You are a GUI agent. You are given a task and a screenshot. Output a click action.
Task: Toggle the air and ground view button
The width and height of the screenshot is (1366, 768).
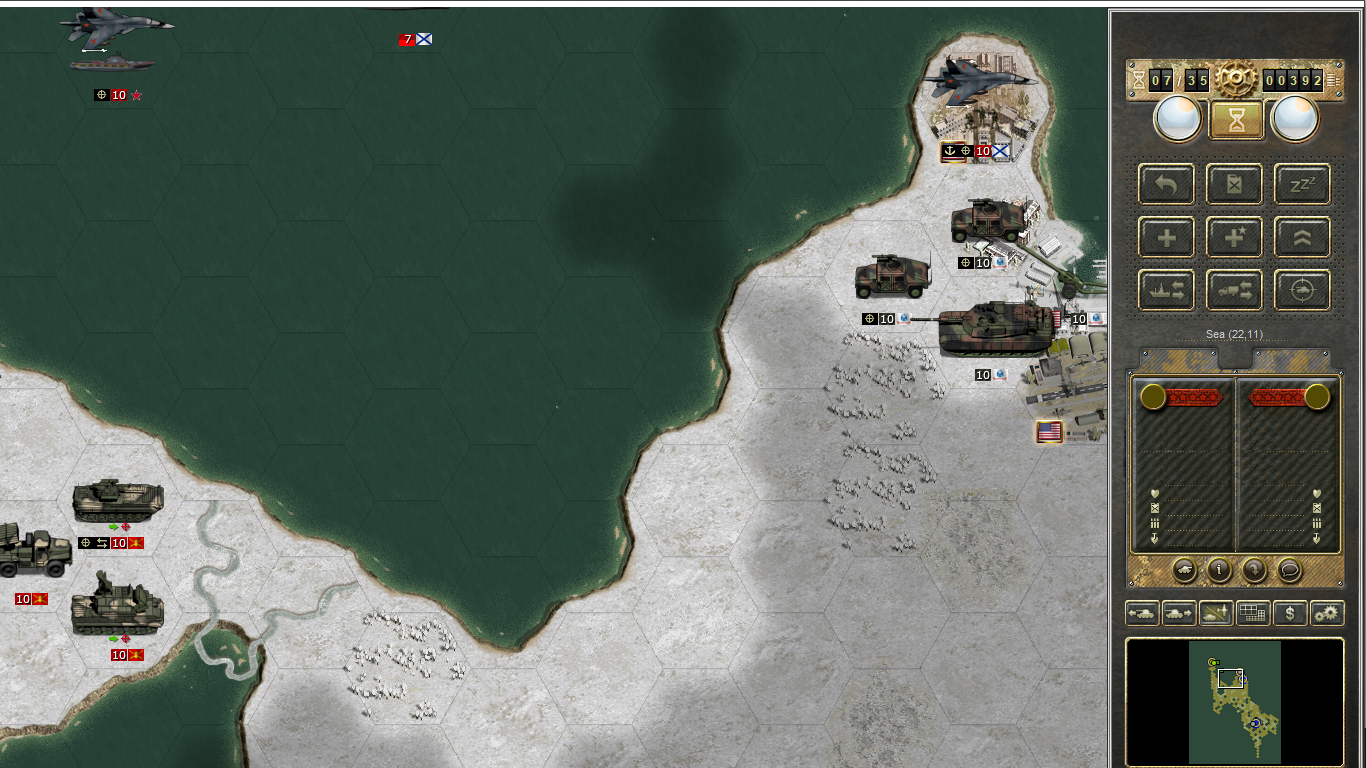click(x=1216, y=613)
